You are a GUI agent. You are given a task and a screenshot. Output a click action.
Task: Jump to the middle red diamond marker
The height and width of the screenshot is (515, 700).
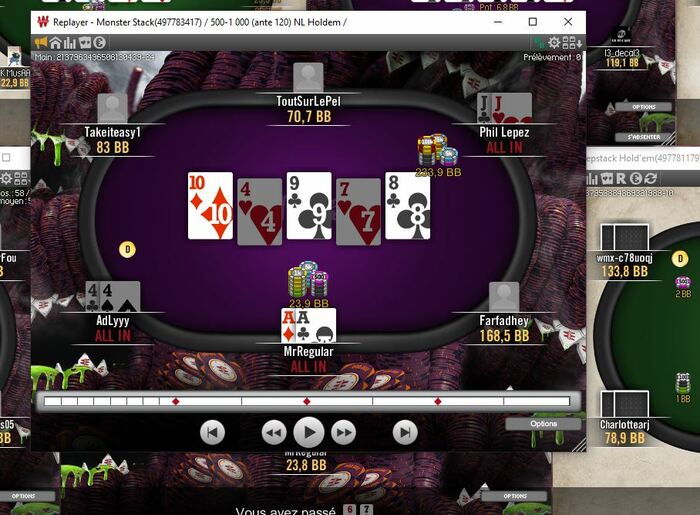pos(307,401)
